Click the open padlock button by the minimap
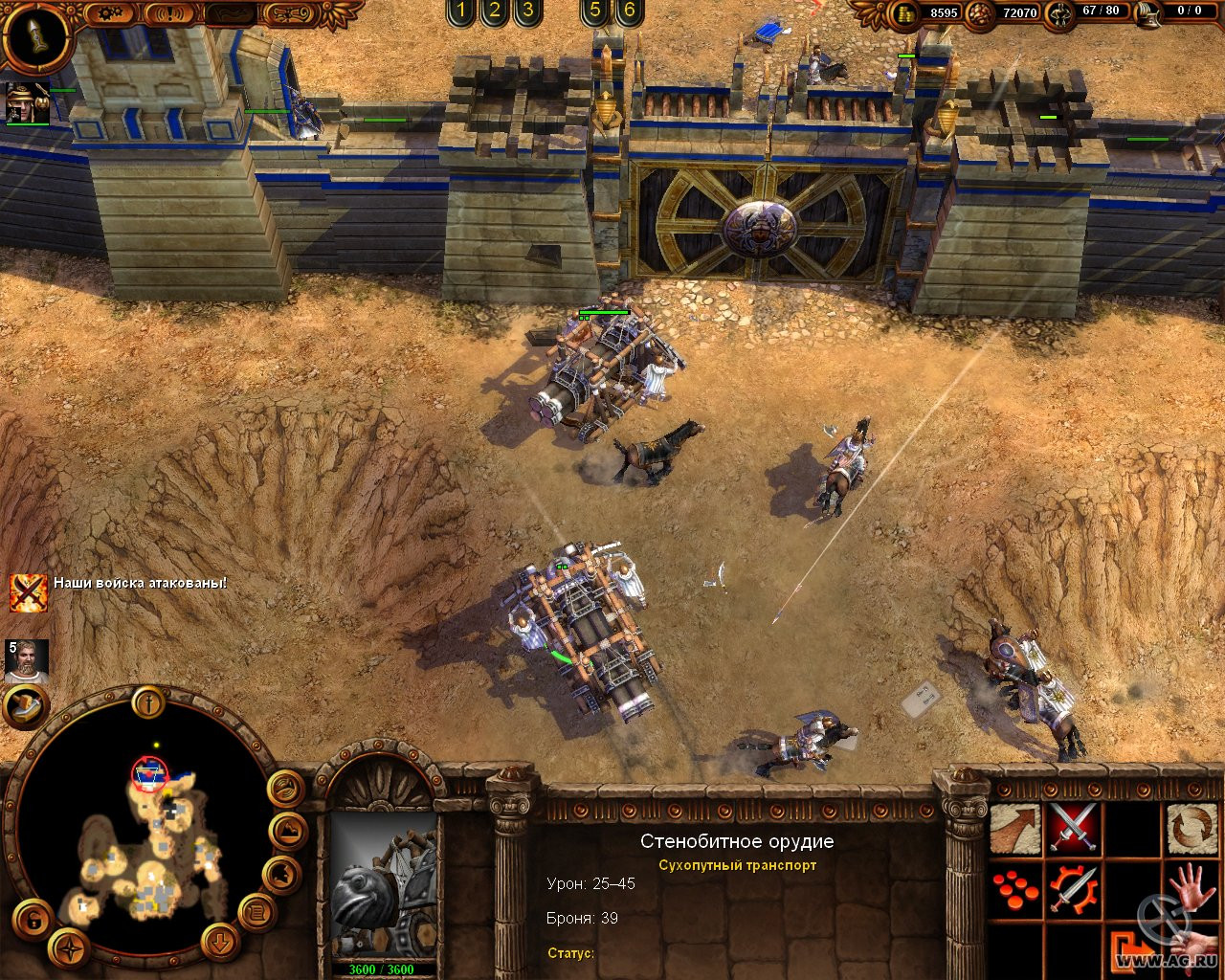This screenshot has height=980, width=1225. tap(33, 921)
